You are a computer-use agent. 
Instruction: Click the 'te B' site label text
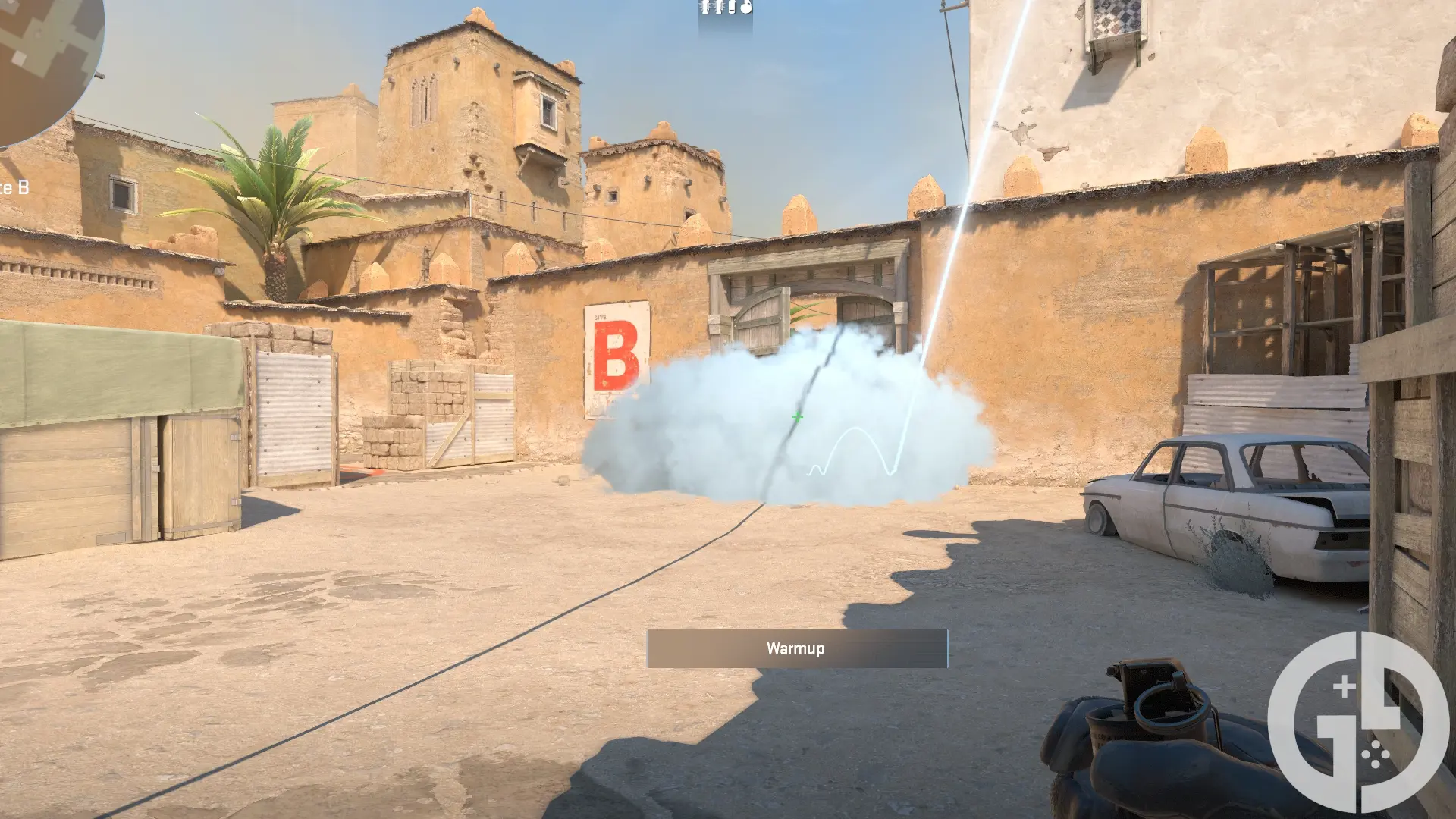(14, 185)
